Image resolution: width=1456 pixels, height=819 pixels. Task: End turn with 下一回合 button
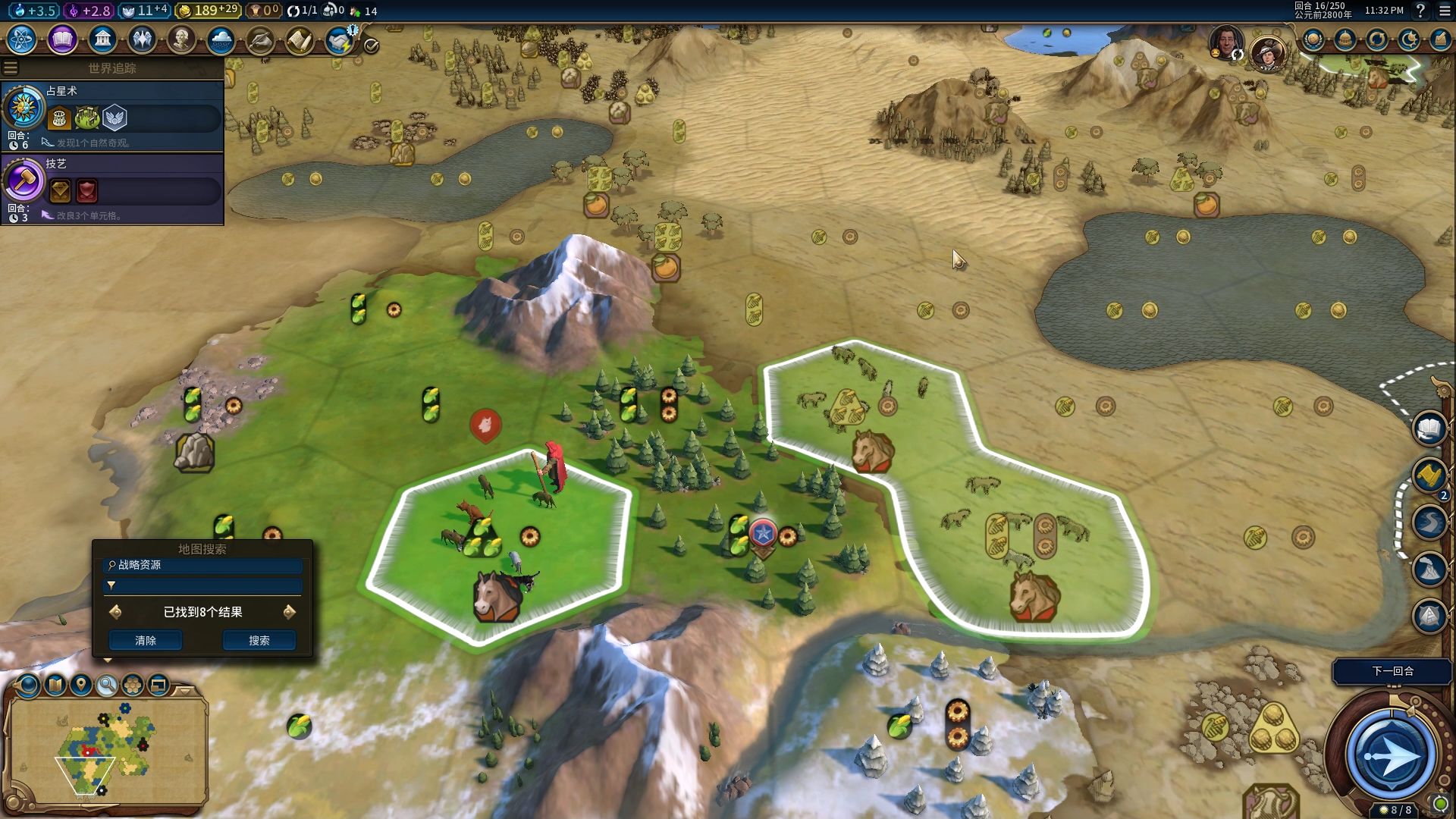[x=1392, y=671]
